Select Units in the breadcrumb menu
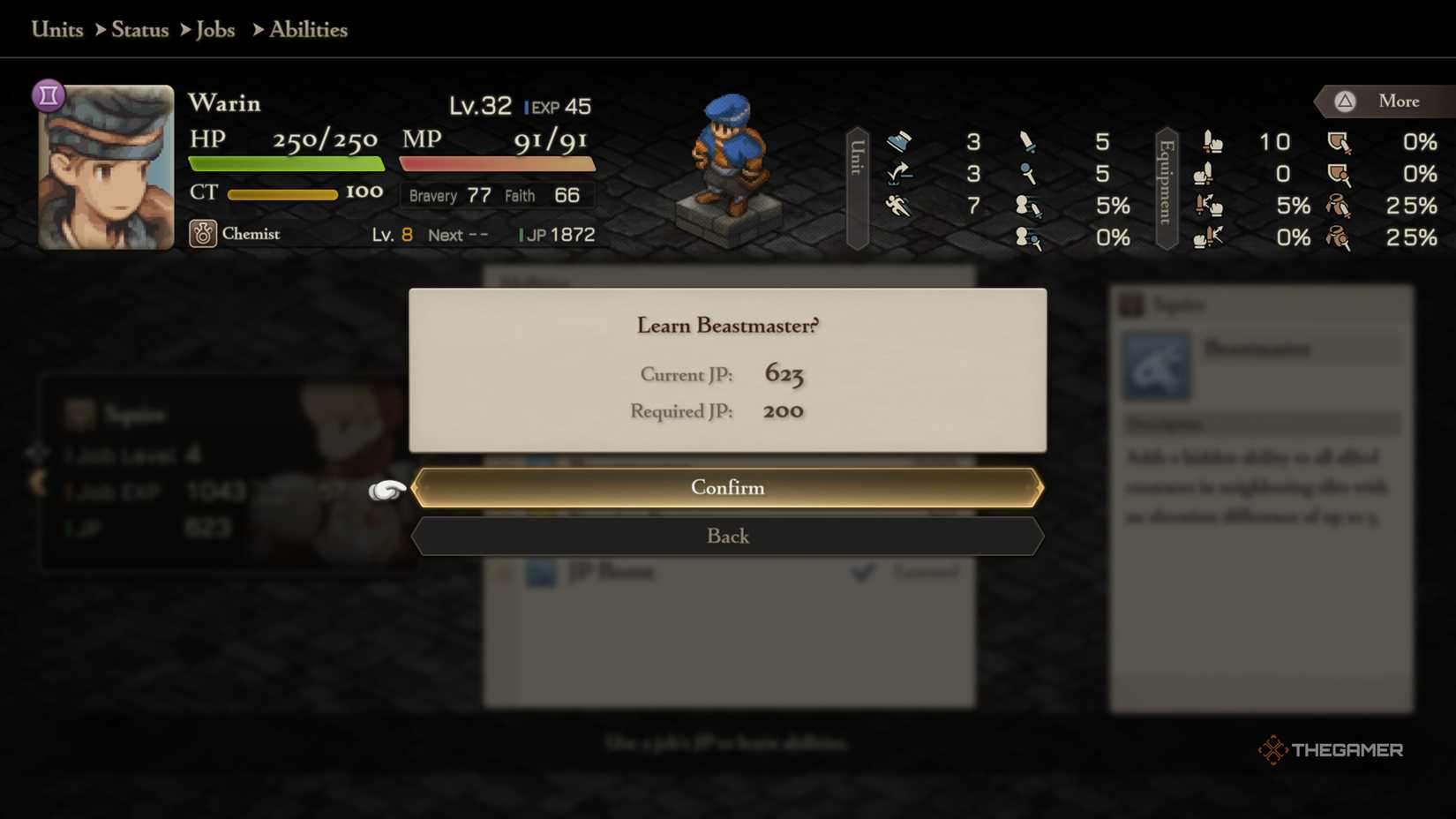1456x819 pixels. tap(56, 29)
